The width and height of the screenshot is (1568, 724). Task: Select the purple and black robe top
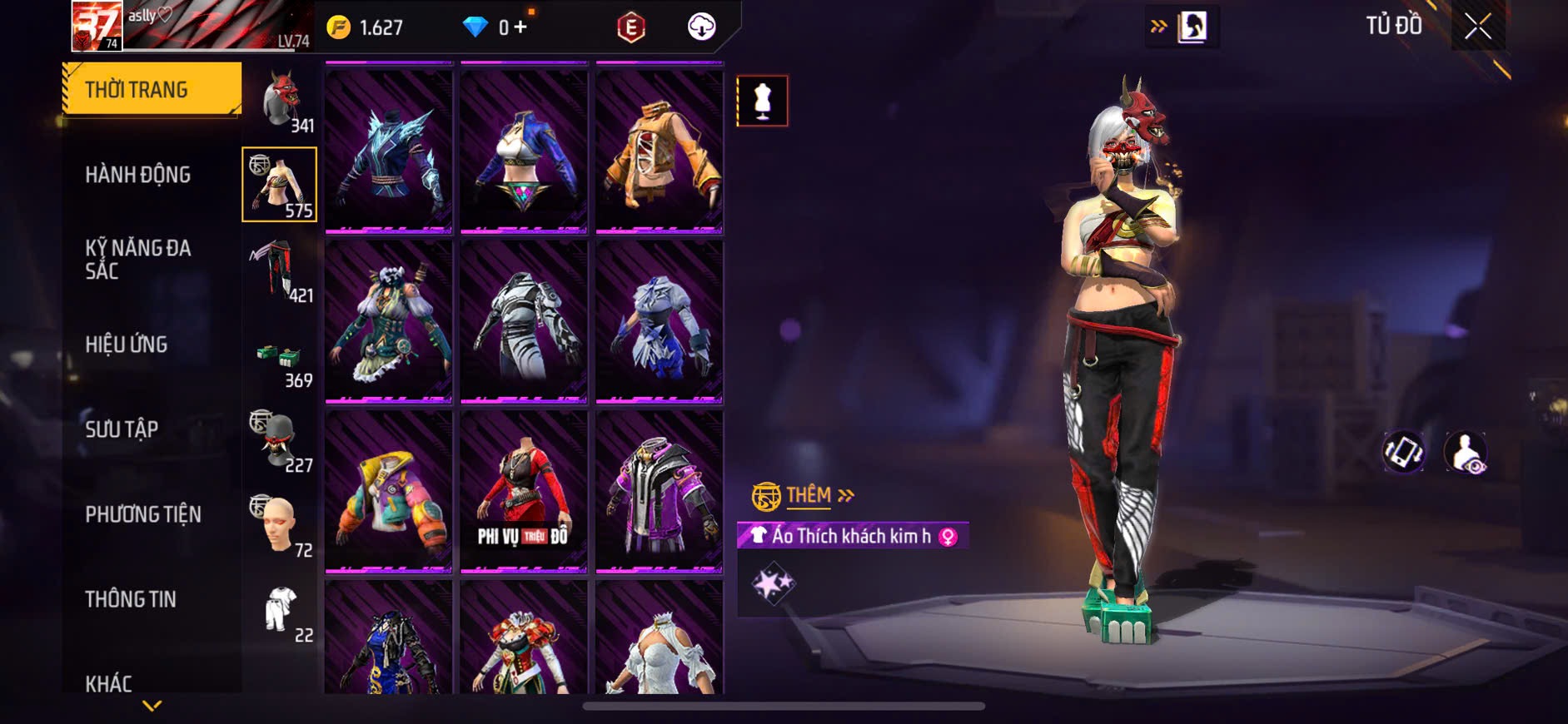click(659, 491)
